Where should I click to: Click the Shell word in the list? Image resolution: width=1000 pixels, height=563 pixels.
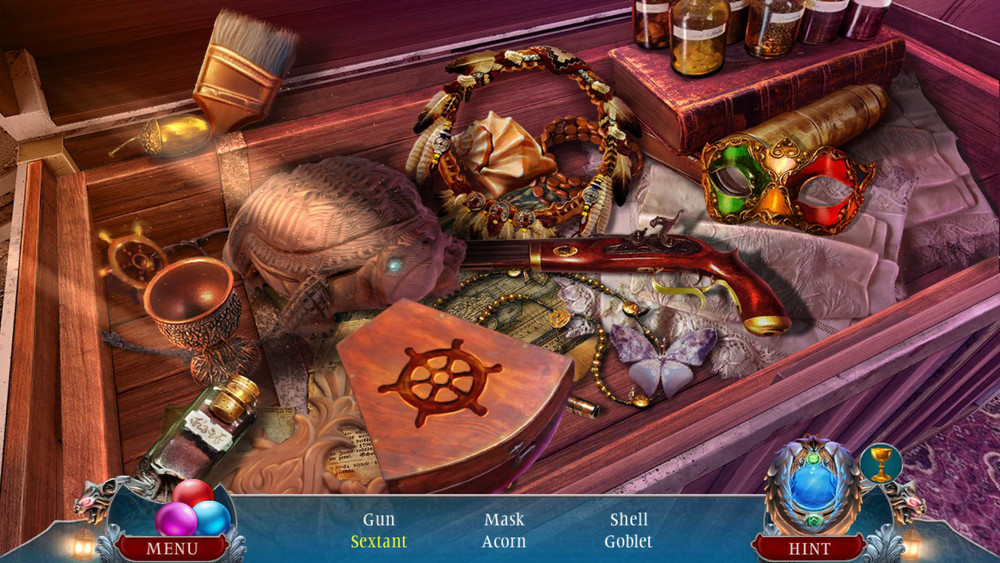pos(629,519)
